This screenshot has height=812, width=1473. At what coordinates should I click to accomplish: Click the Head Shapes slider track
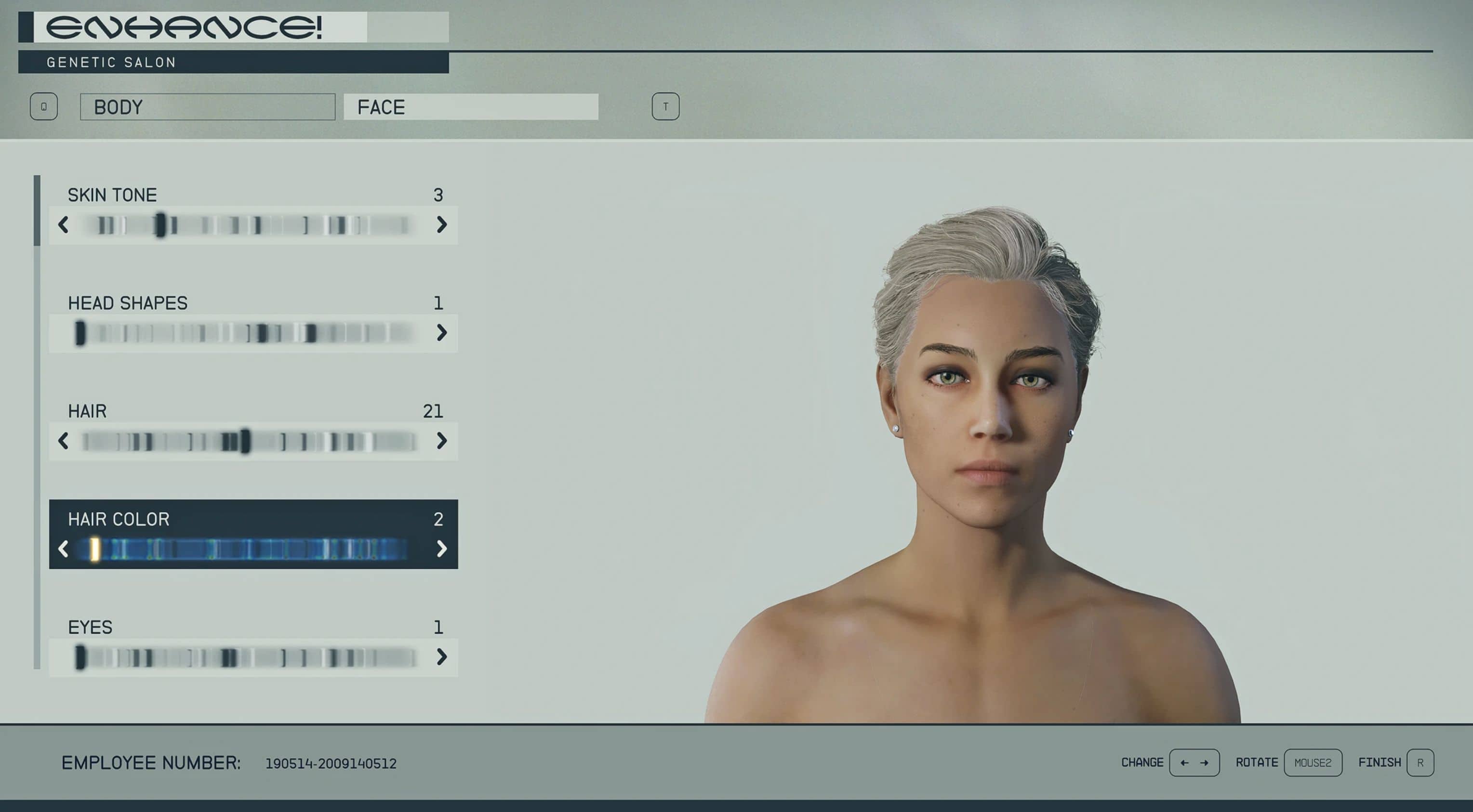tap(252, 333)
